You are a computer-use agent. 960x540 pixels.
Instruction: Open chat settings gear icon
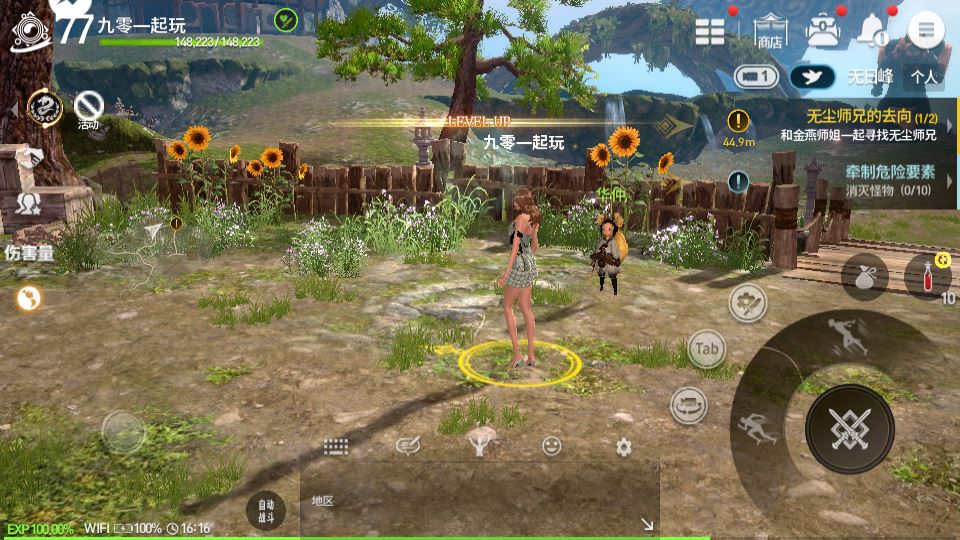(x=624, y=447)
